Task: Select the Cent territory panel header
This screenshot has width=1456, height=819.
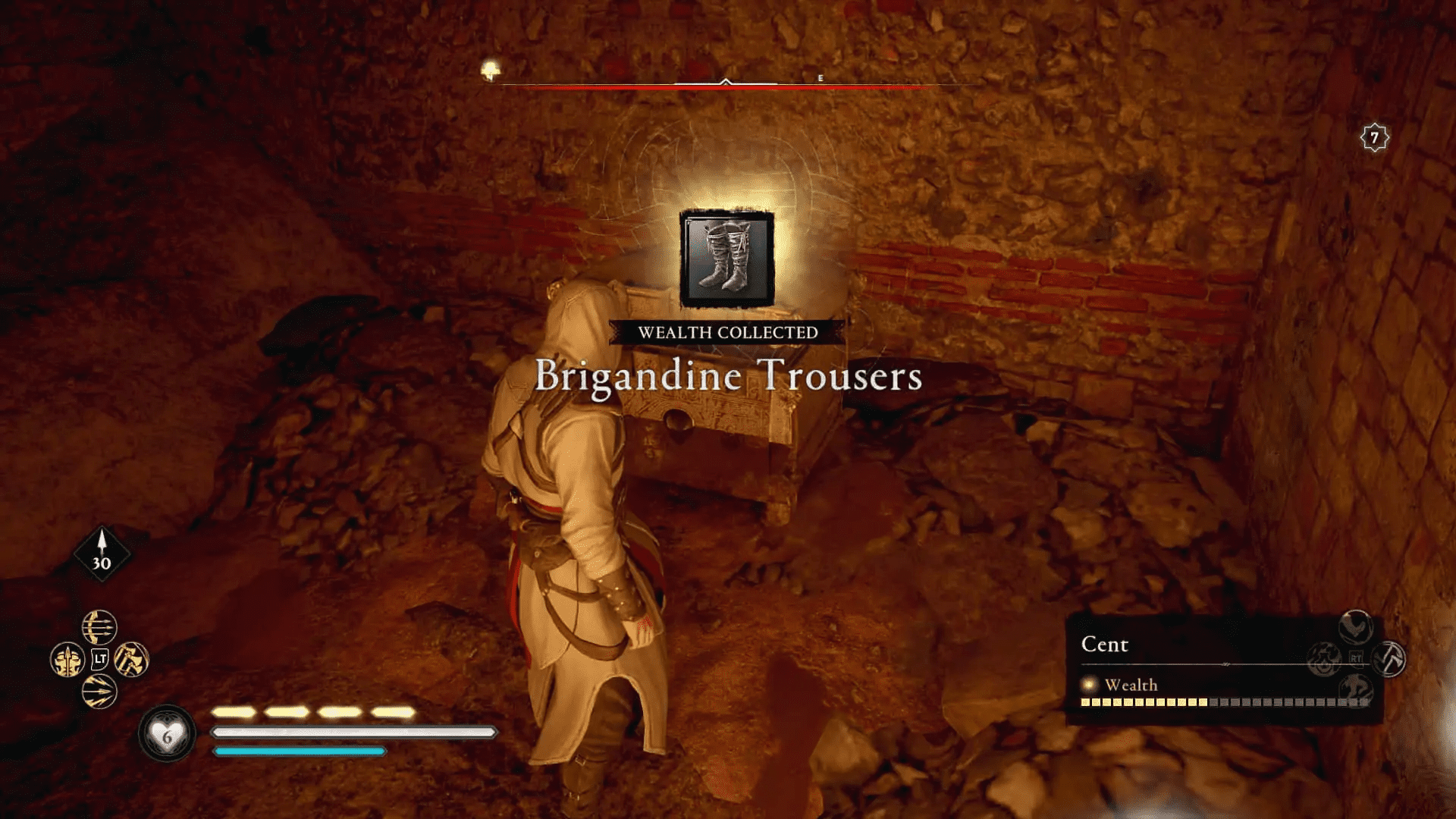Action: [x=1106, y=645]
